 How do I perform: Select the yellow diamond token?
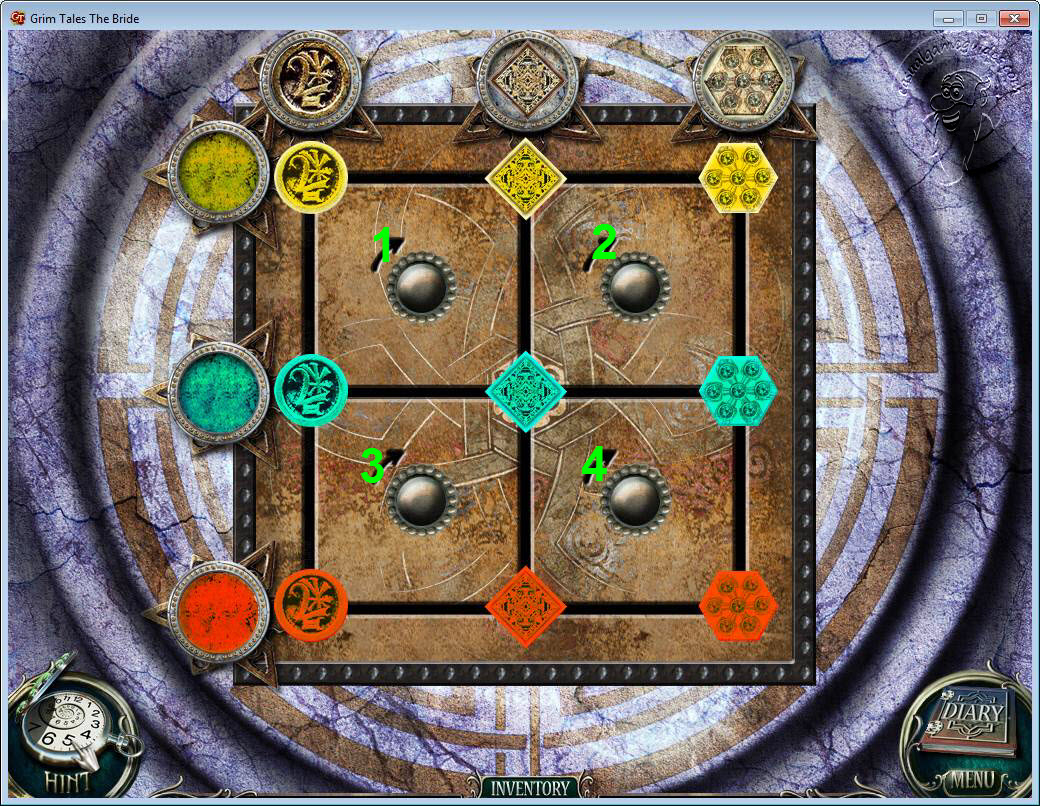tap(526, 178)
